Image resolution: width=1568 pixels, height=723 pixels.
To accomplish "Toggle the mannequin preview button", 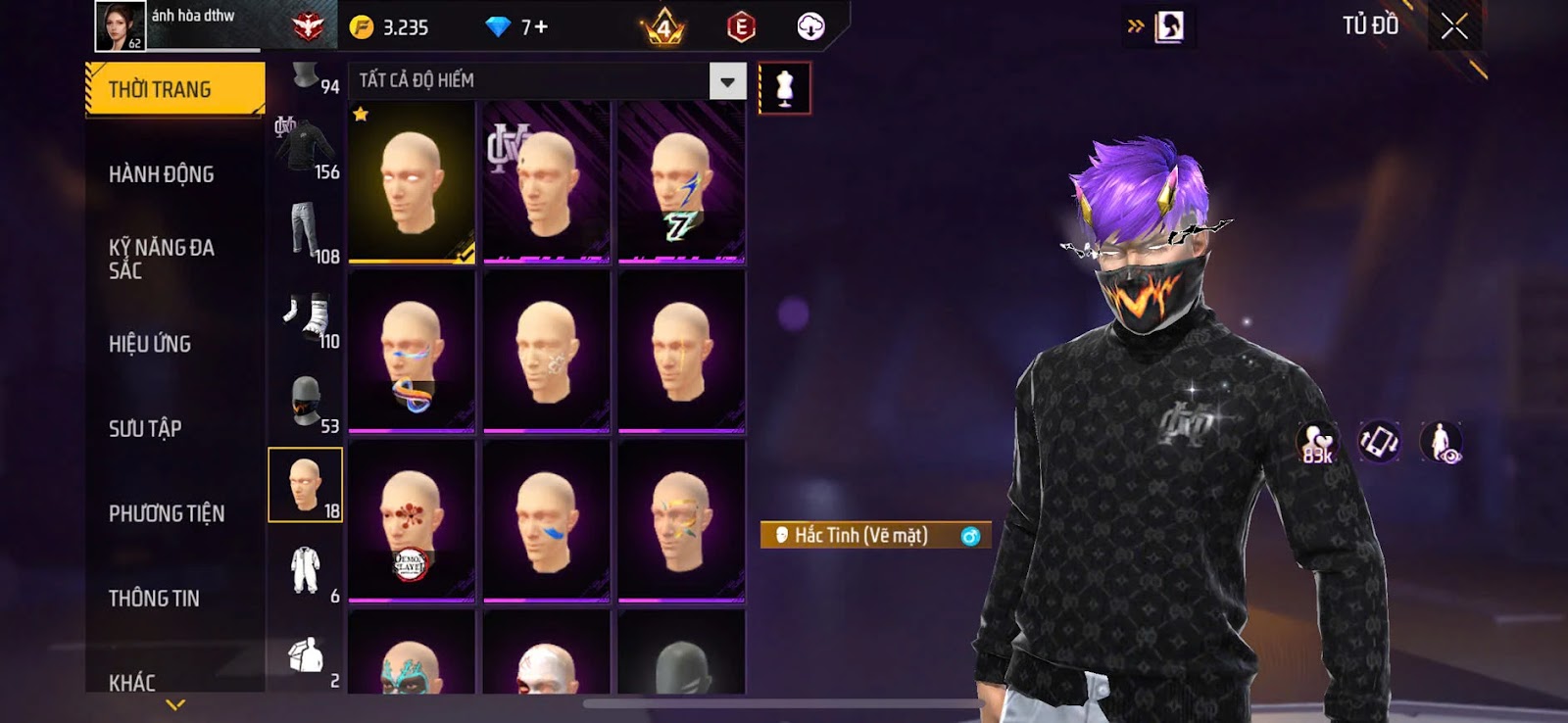I will [784, 88].
